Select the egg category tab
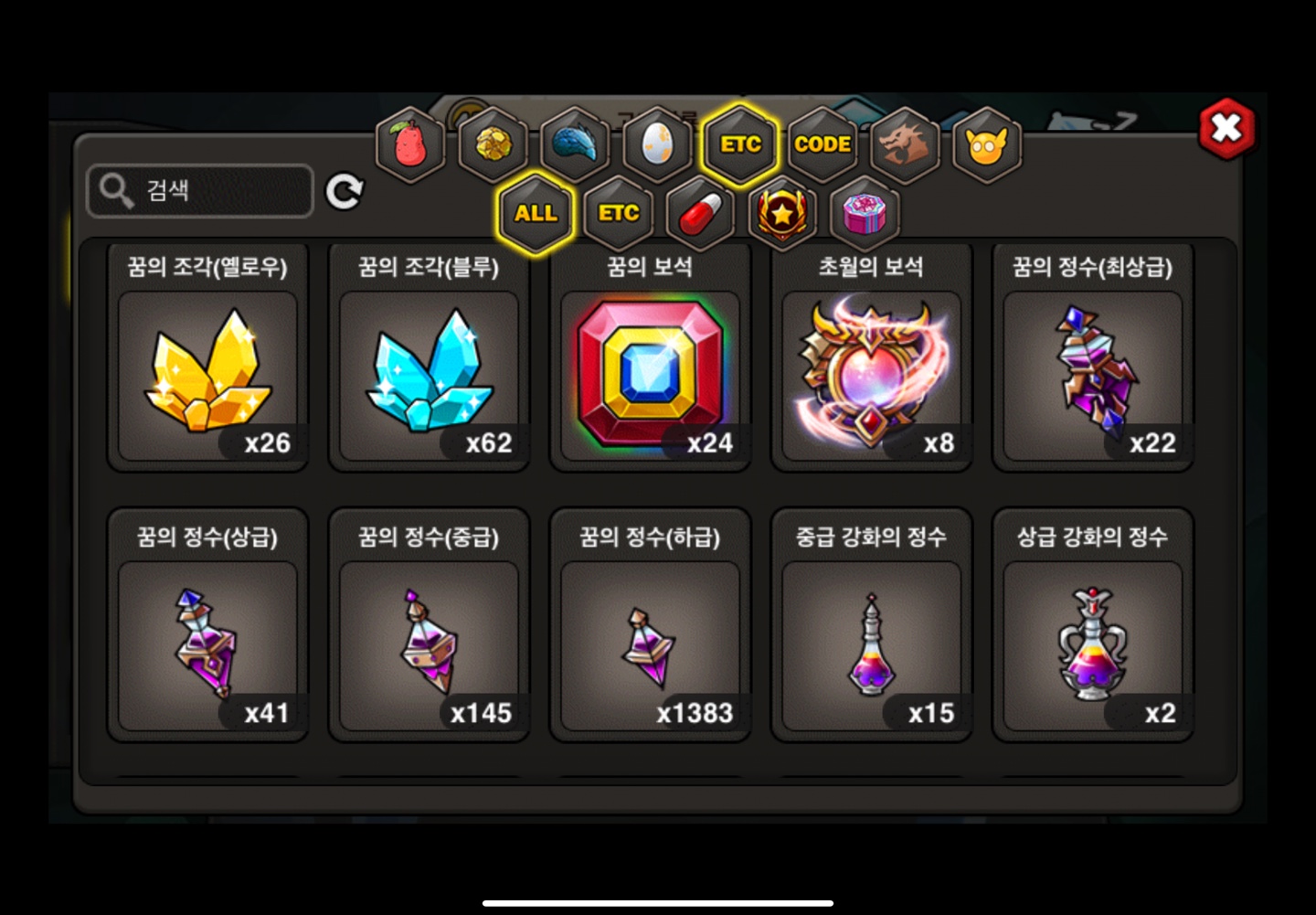 [658, 144]
